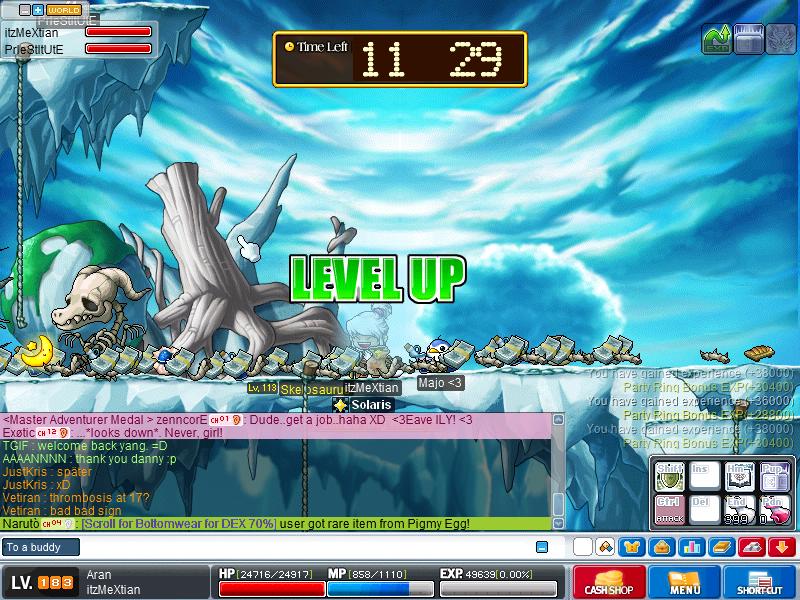This screenshot has width=800, height=600.
Task: Click the WORLD map button
Action: click(x=65, y=10)
